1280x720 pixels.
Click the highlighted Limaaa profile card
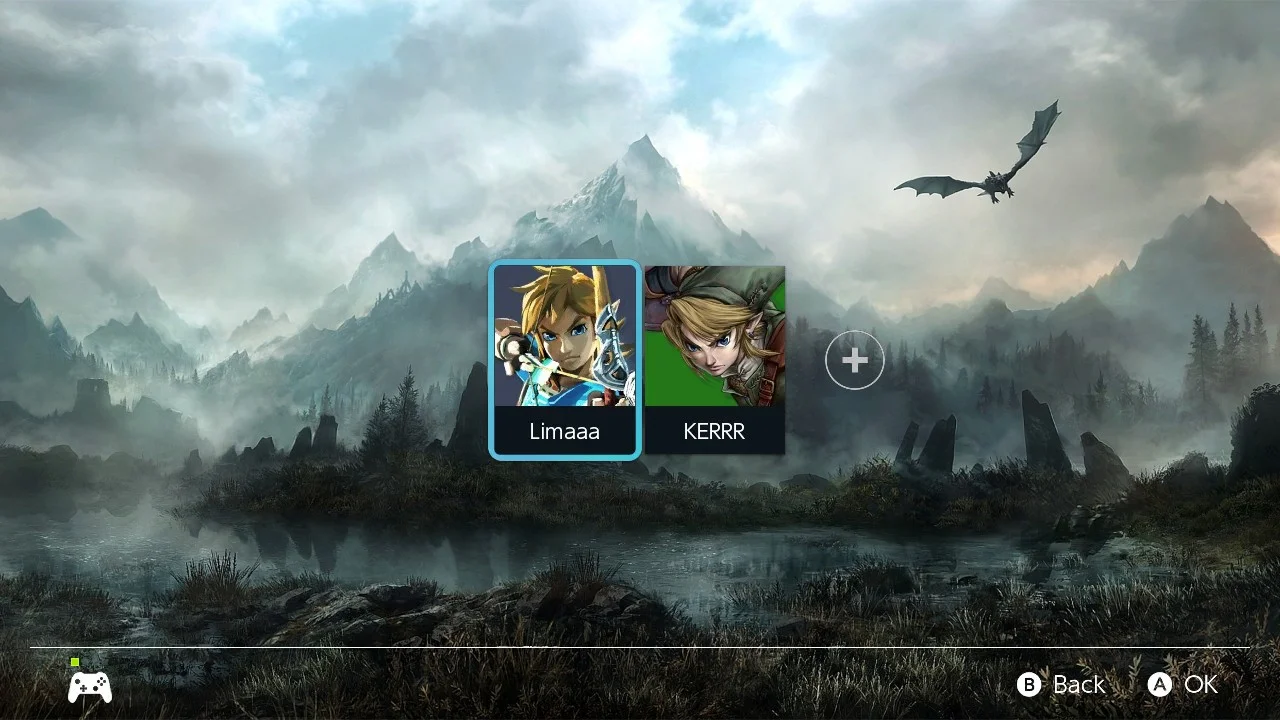[x=565, y=360]
